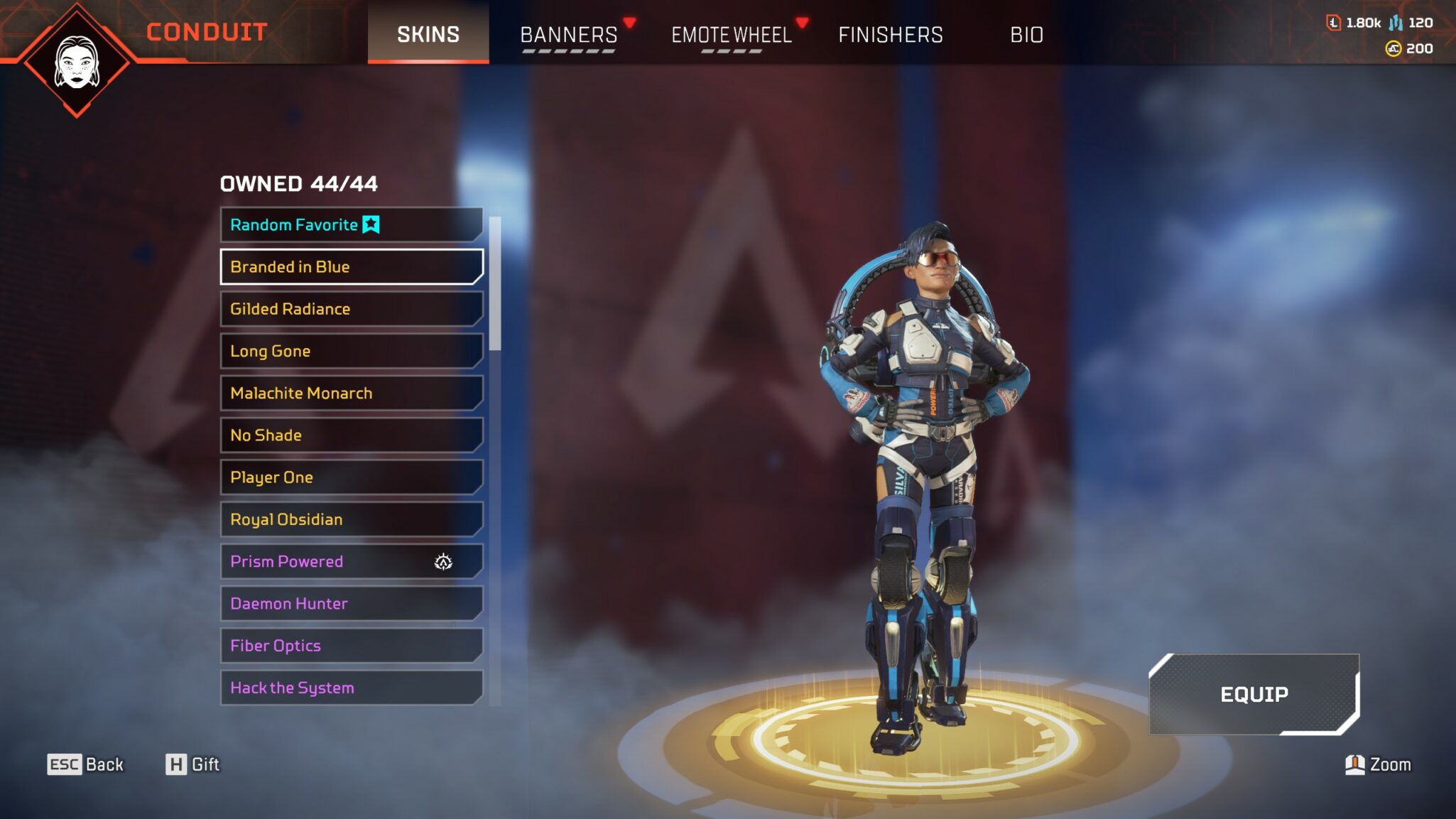This screenshot has width=1456, height=819.
Task: Choose the Royal Obsidian skin
Action: tap(351, 519)
